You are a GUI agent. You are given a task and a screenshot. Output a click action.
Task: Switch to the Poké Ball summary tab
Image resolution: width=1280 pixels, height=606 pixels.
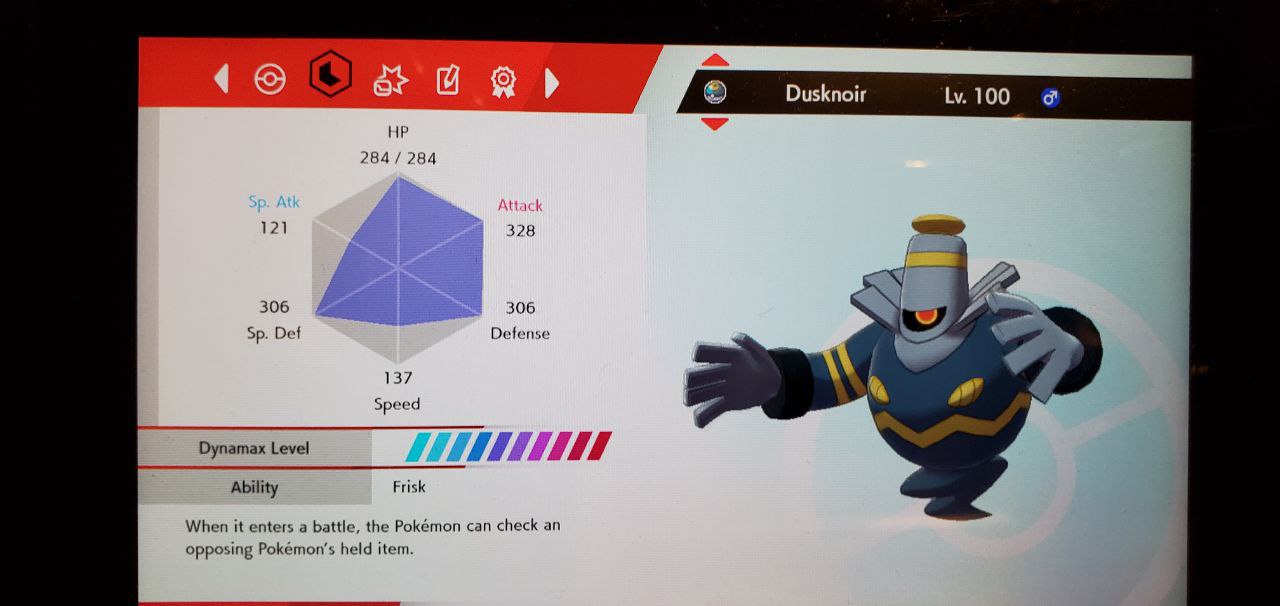(x=270, y=80)
